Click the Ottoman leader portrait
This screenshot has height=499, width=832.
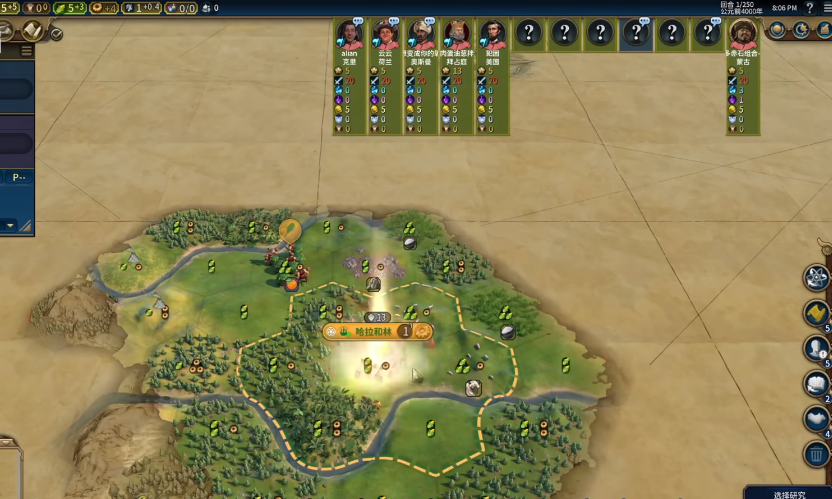pos(421,35)
